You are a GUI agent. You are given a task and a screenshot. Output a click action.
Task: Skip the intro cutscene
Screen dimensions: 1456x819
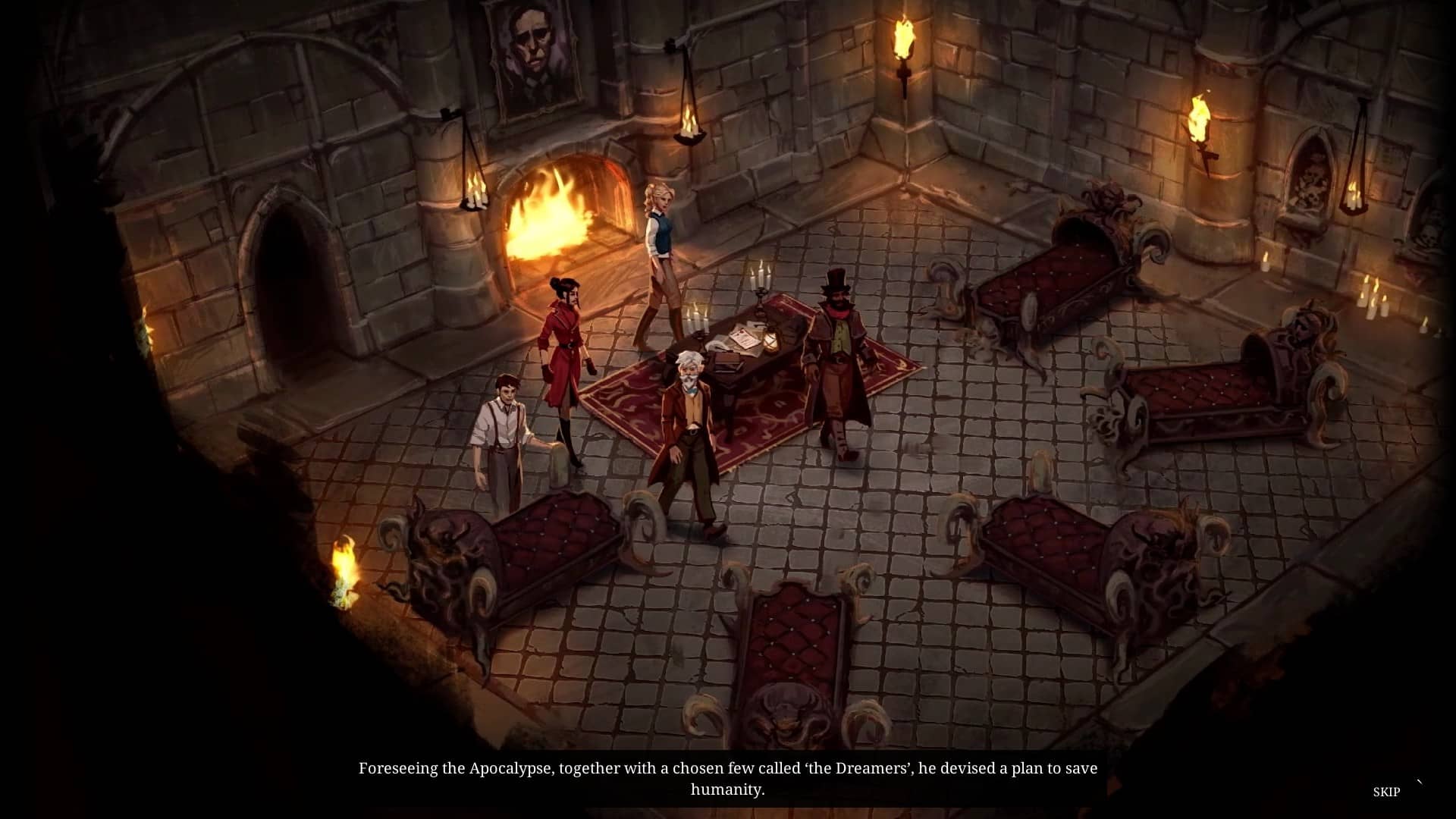coord(1385,792)
